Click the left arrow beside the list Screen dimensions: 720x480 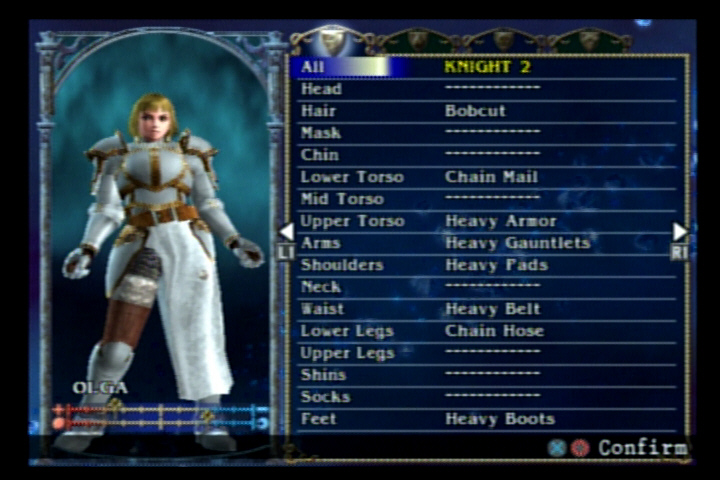pyautogui.click(x=286, y=232)
